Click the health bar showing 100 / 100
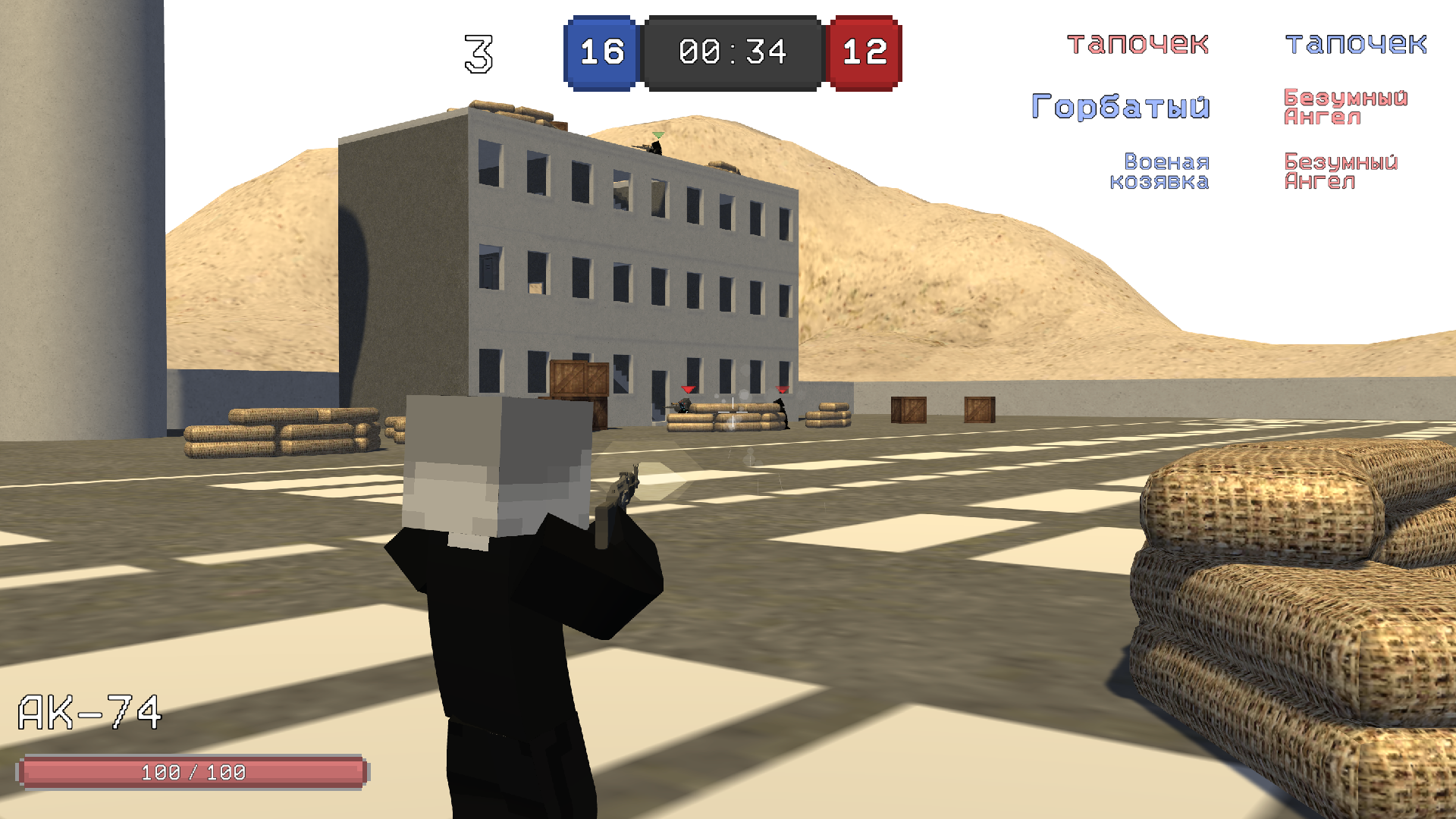This screenshot has height=819, width=1456. (191, 772)
